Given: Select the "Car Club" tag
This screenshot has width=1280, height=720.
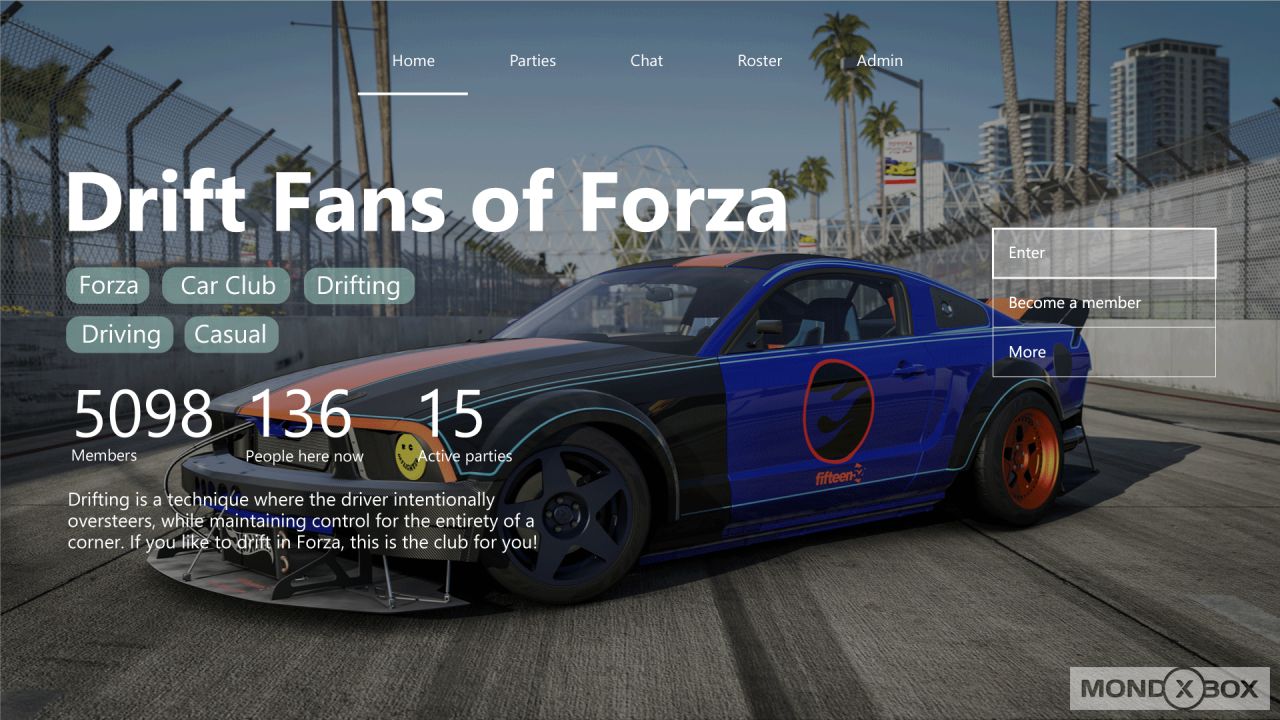Looking at the screenshot, I should pos(226,285).
